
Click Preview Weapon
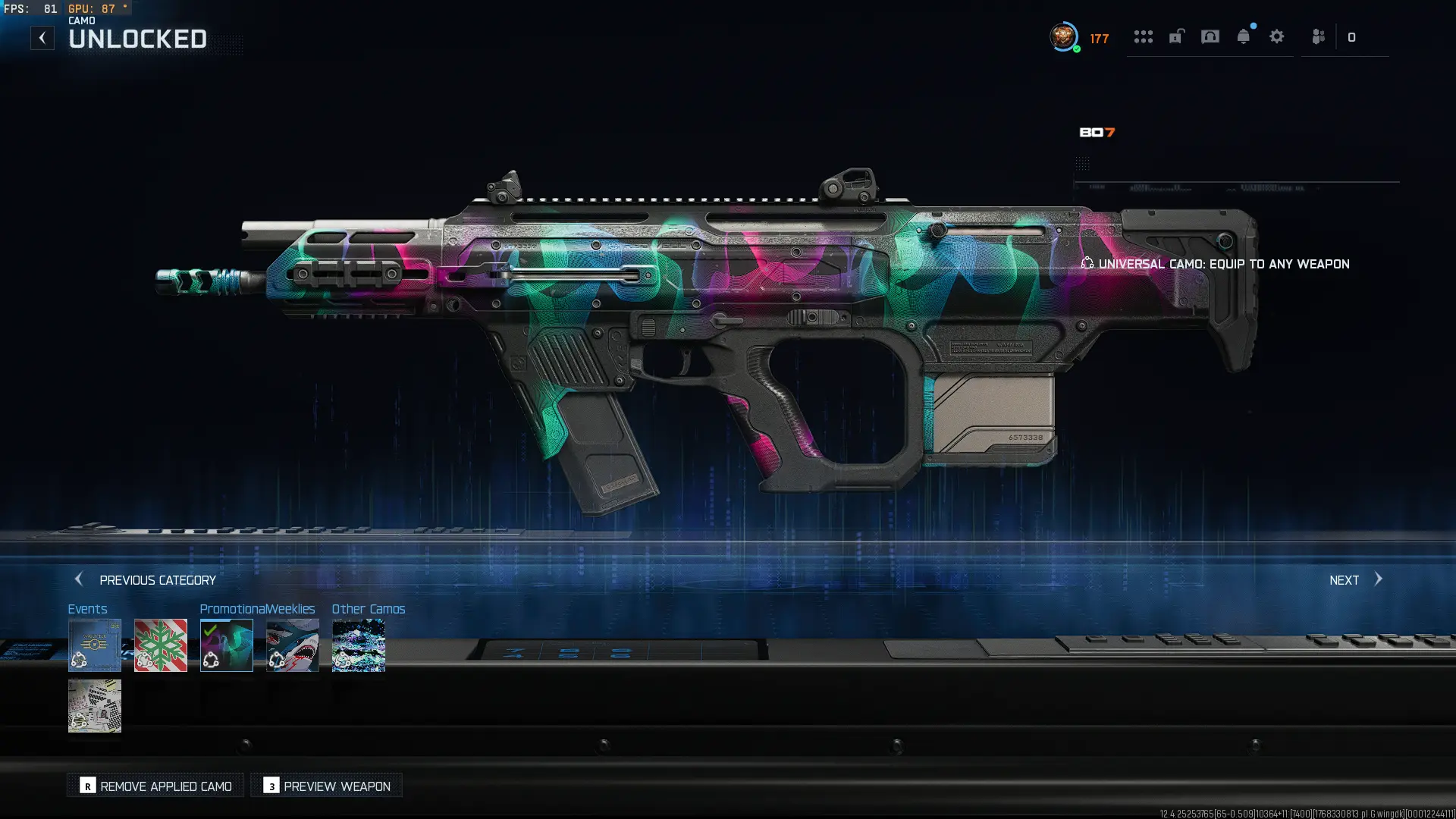(x=325, y=786)
